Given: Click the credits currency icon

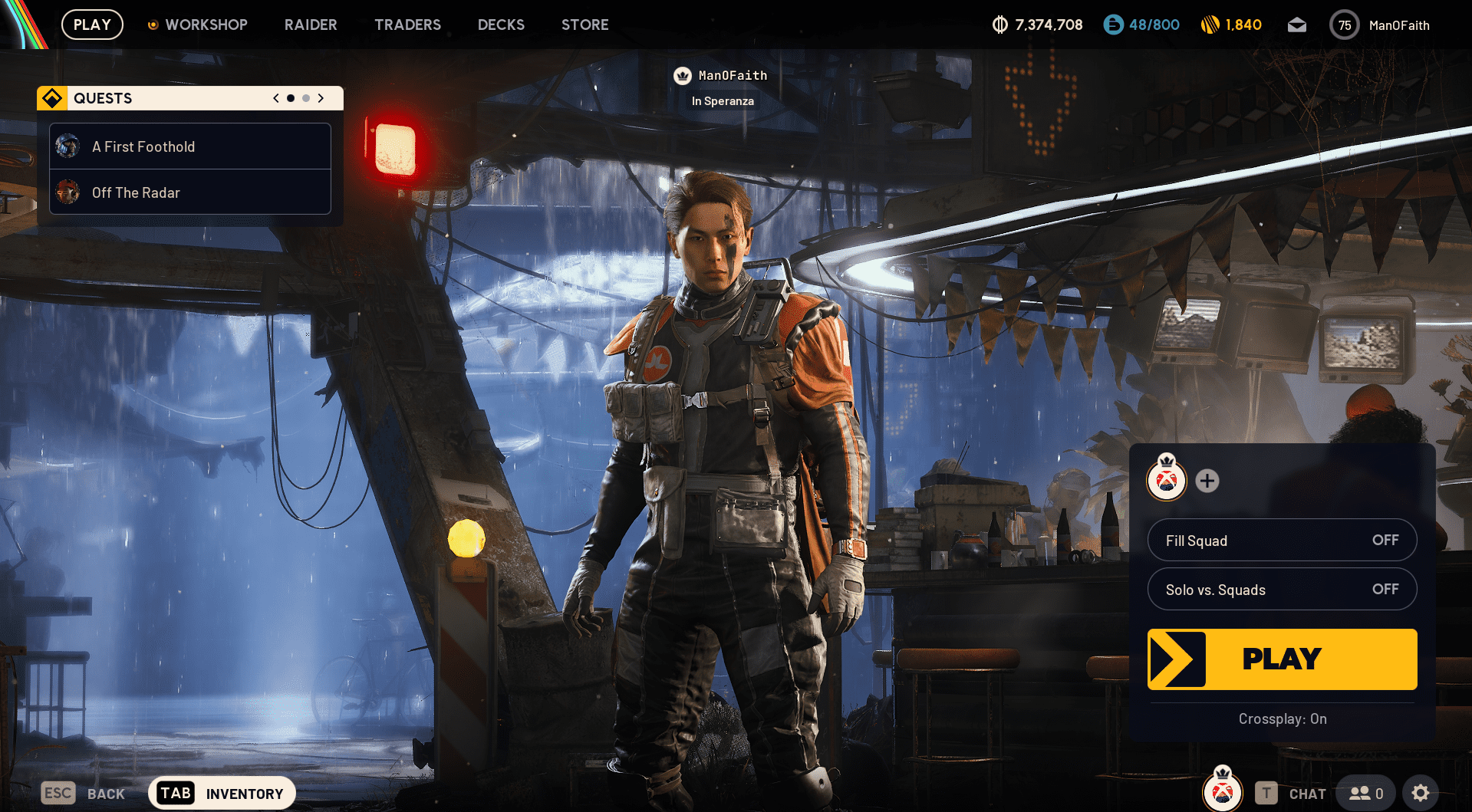Looking at the screenshot, I should point(999,24).
